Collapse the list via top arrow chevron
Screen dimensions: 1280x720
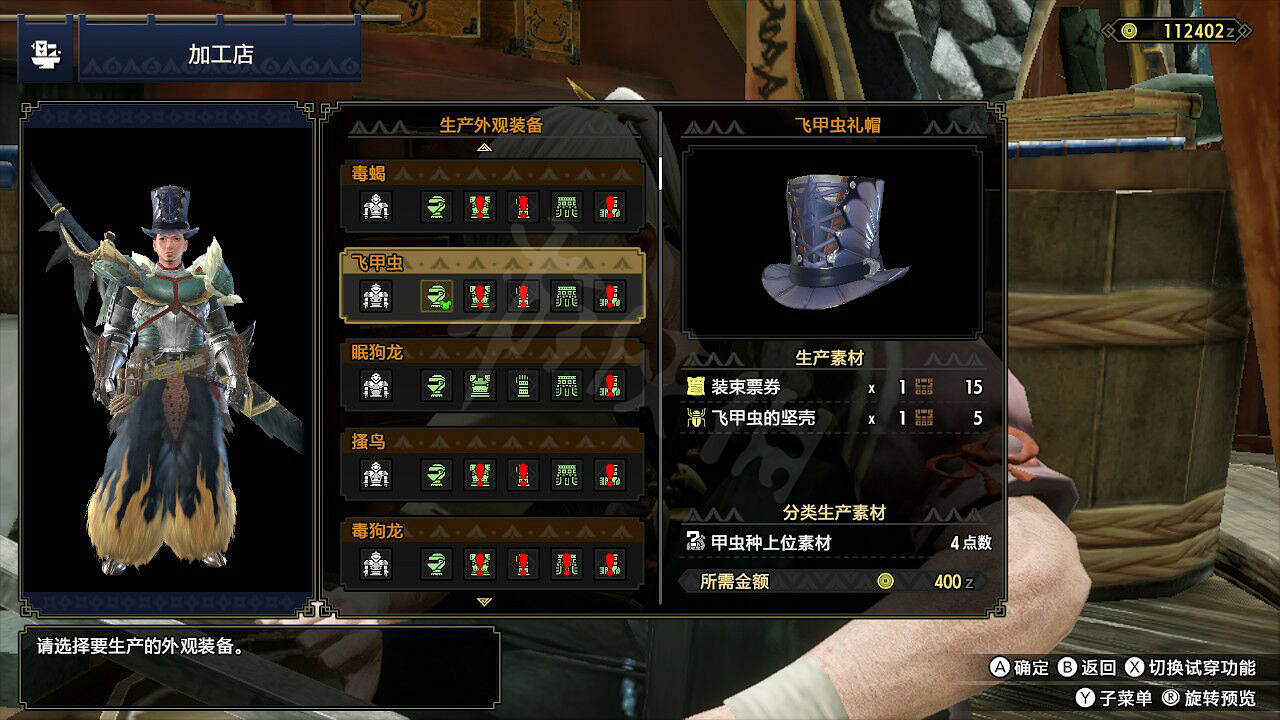point(487,146)
